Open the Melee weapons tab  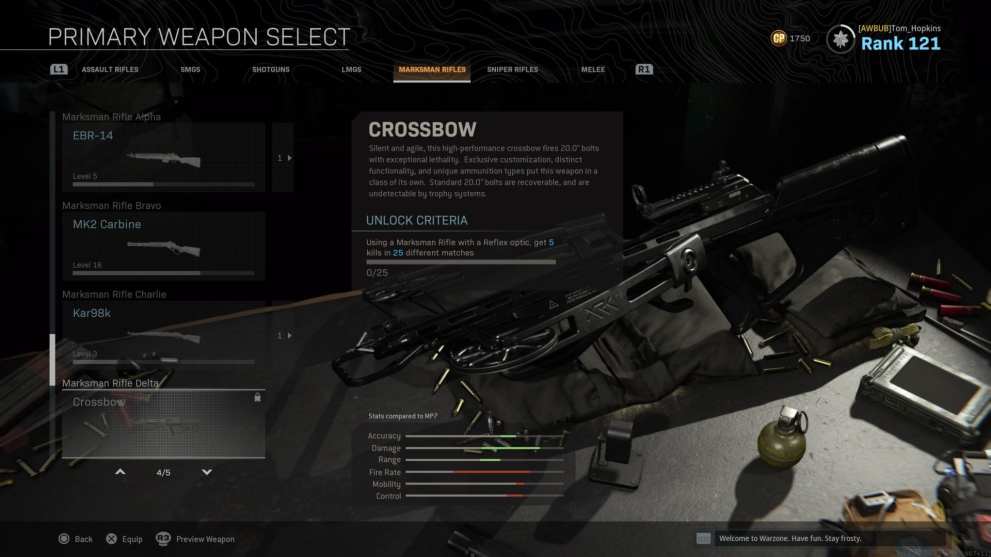point(592,70)
